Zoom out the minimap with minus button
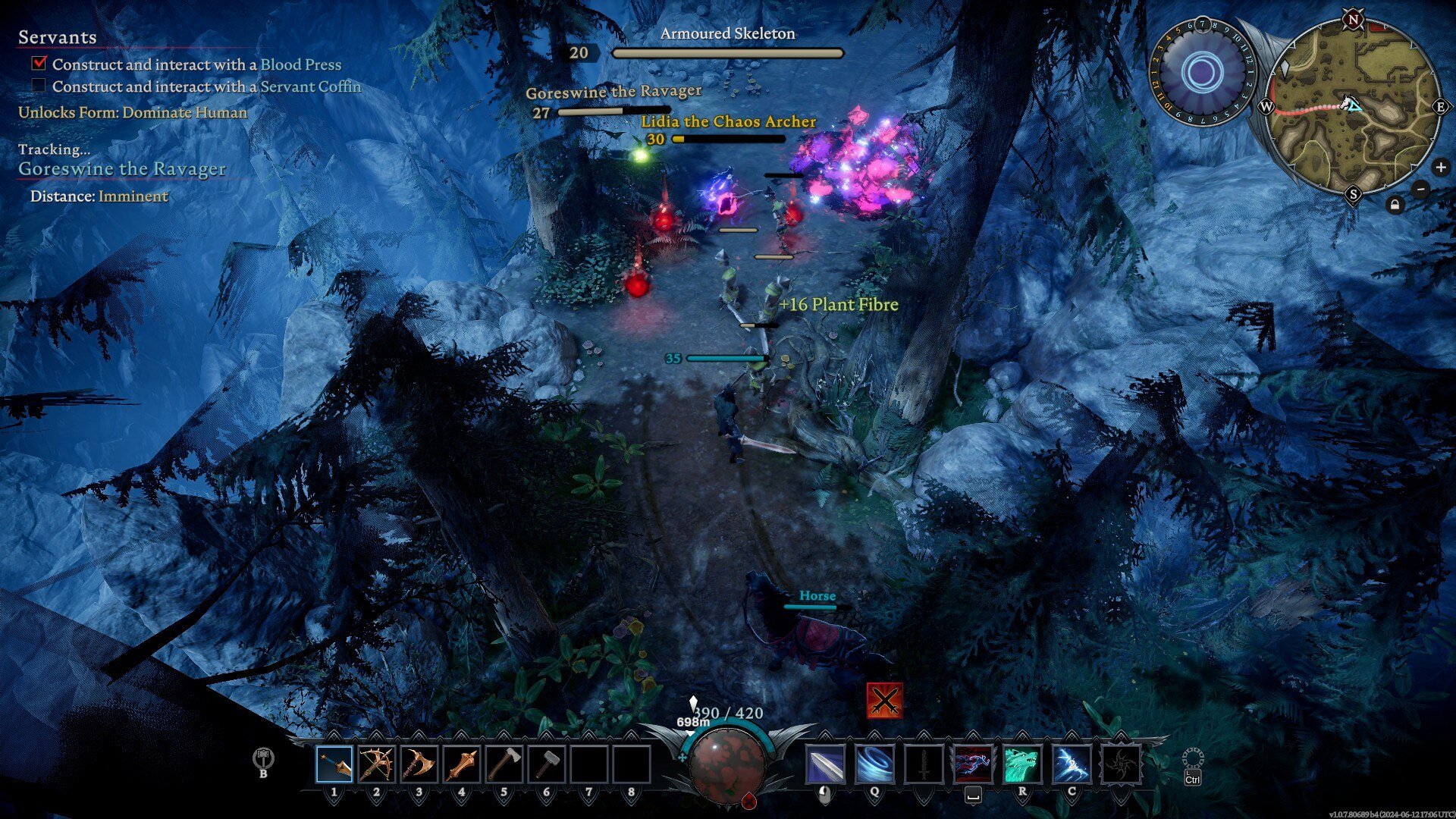This screenshot has height=819, width=1456. tap(1421, 189)
